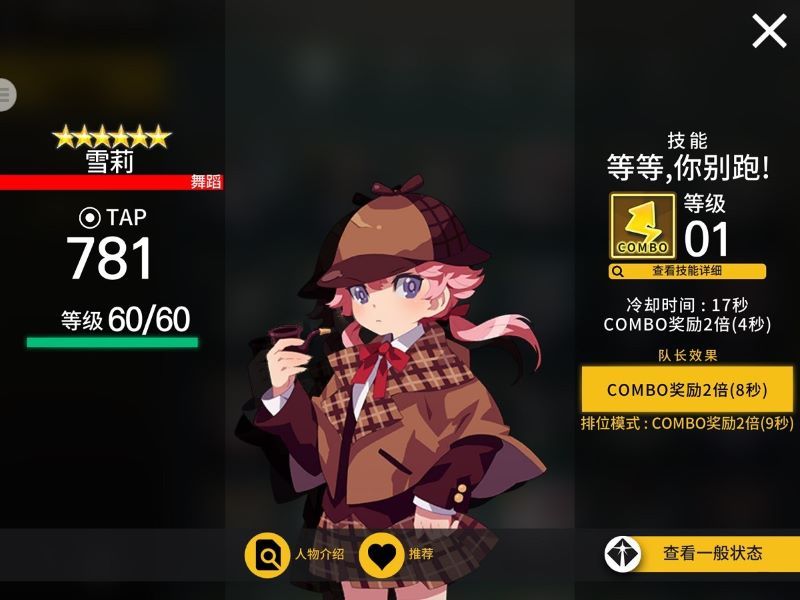Click the 推荐 heart button
Viewport: 800px width, 600px height.
point(397,554)
